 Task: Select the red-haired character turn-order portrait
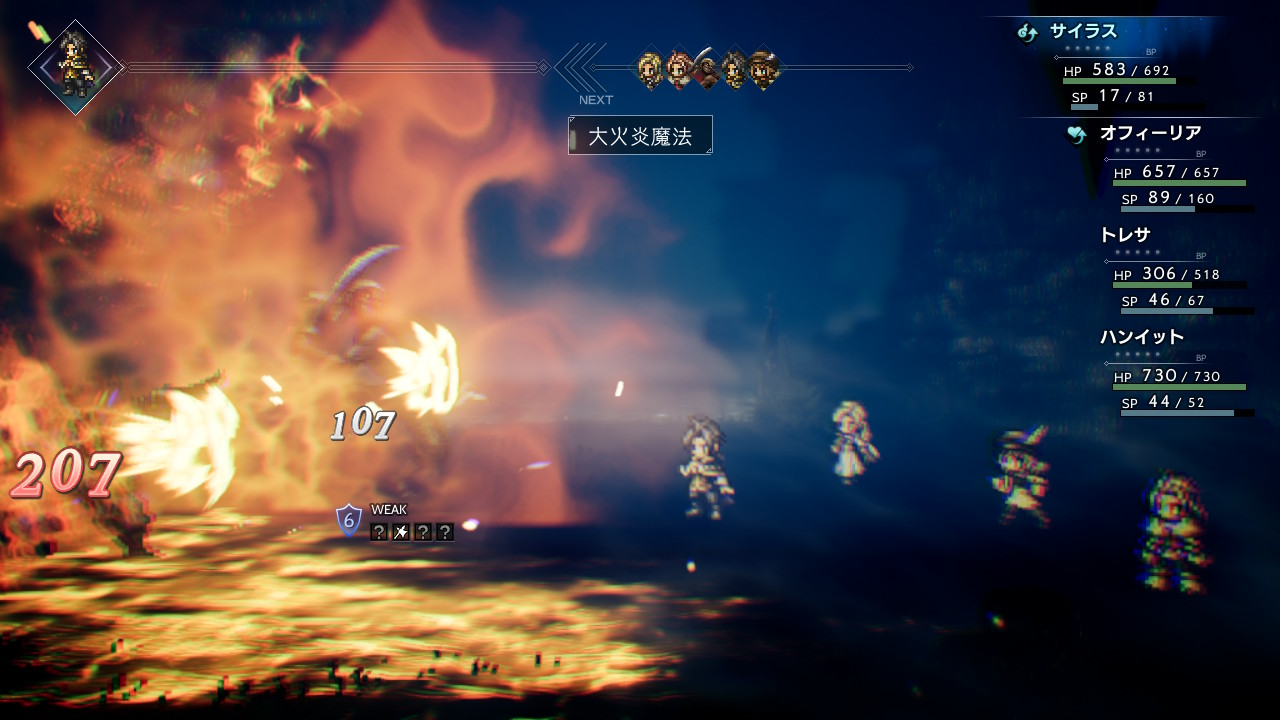pos(678,68)
